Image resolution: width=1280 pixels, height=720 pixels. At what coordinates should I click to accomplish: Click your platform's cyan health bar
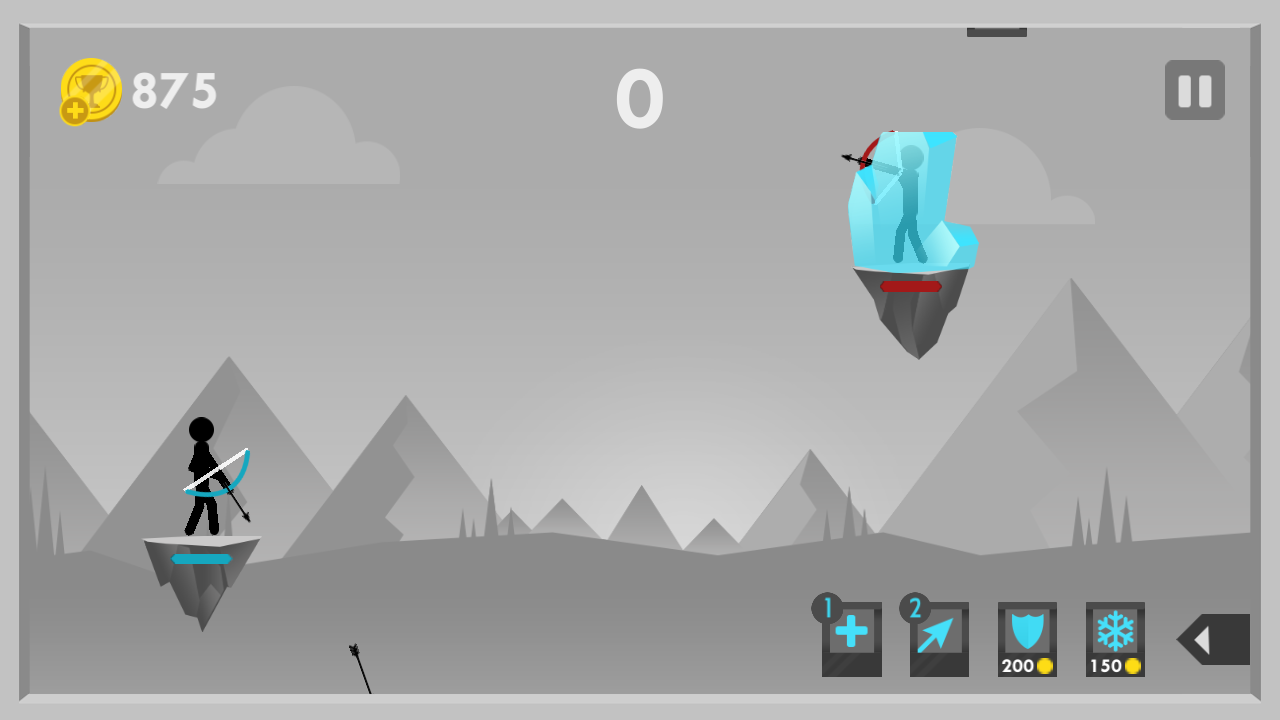click(201, 558)
